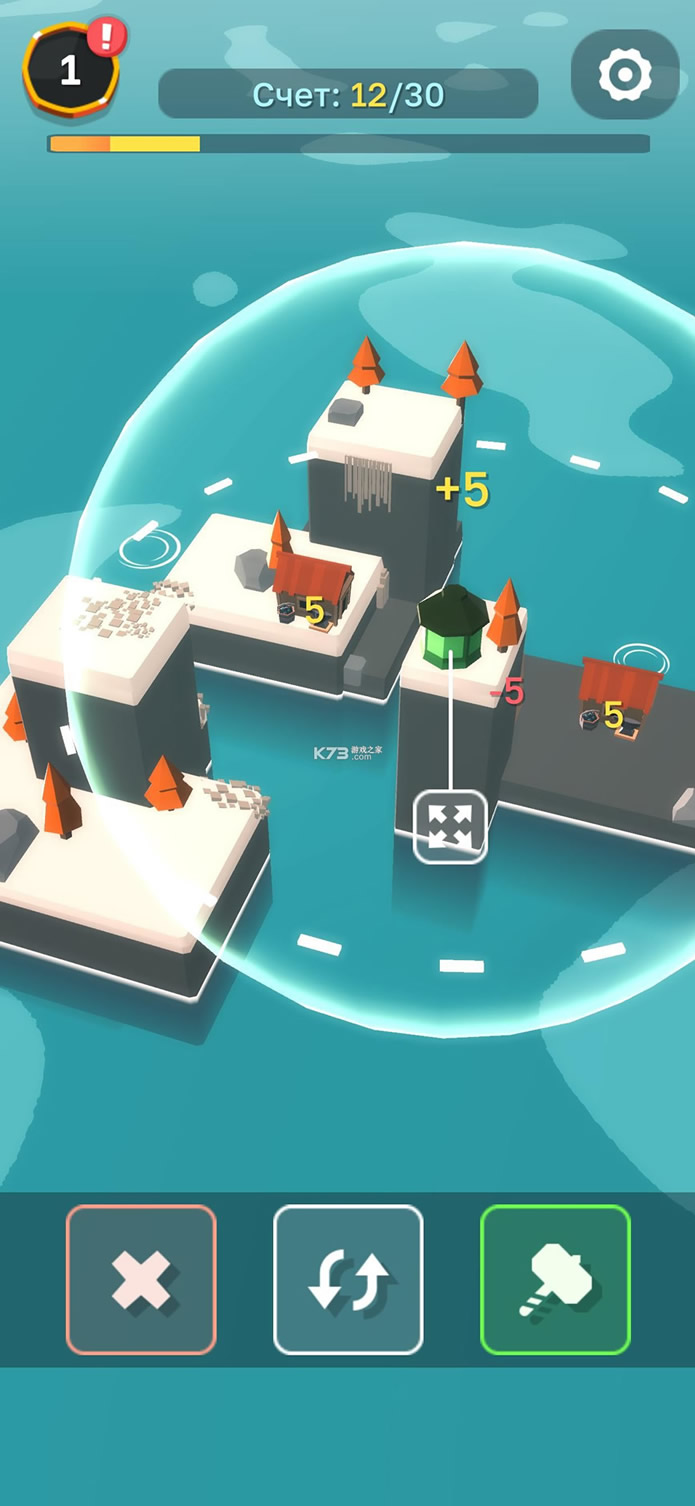
Task: Confirm building with the green hammer button
Action: (x=555, y=1279)
